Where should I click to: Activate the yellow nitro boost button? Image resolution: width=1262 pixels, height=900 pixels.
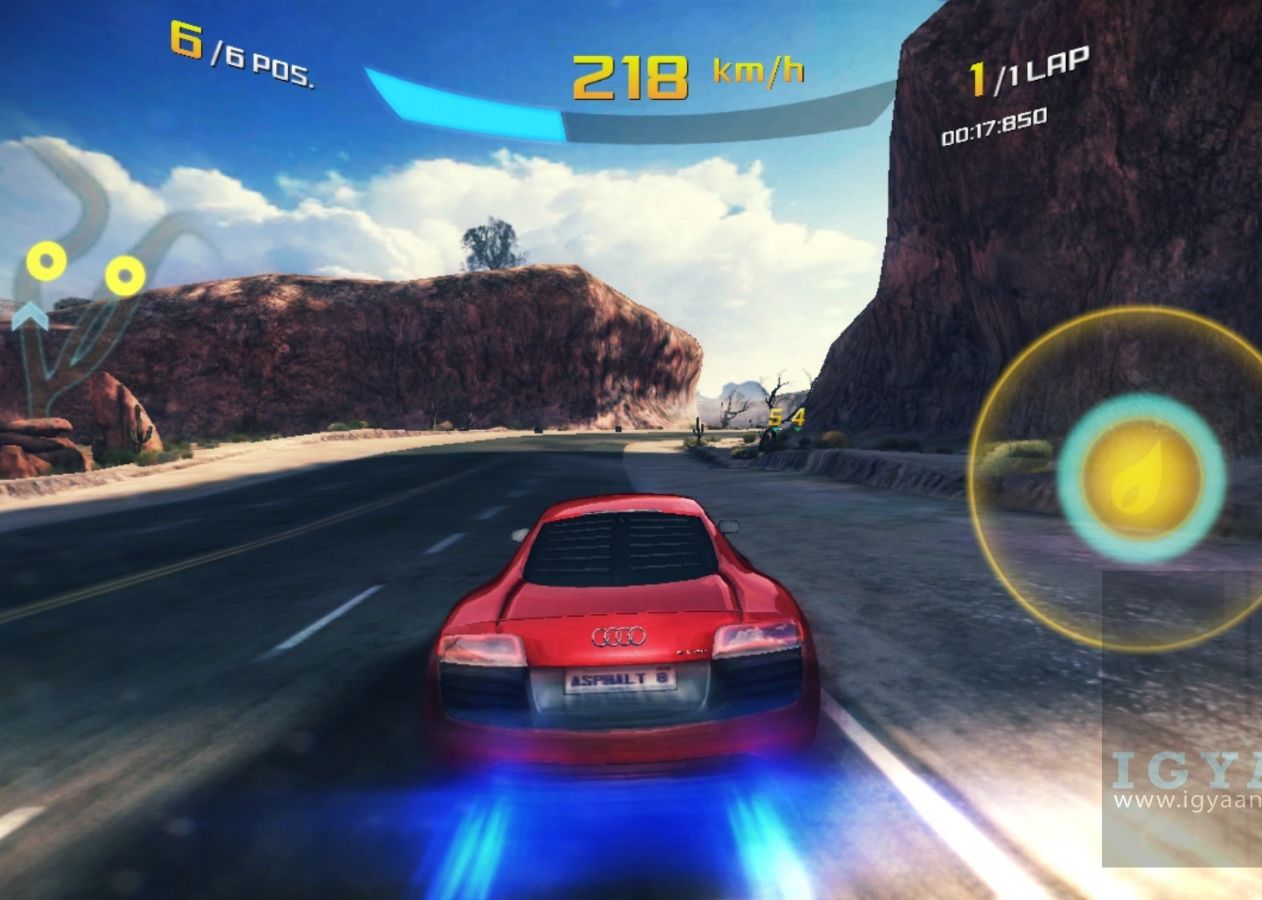pos(1141,476)
